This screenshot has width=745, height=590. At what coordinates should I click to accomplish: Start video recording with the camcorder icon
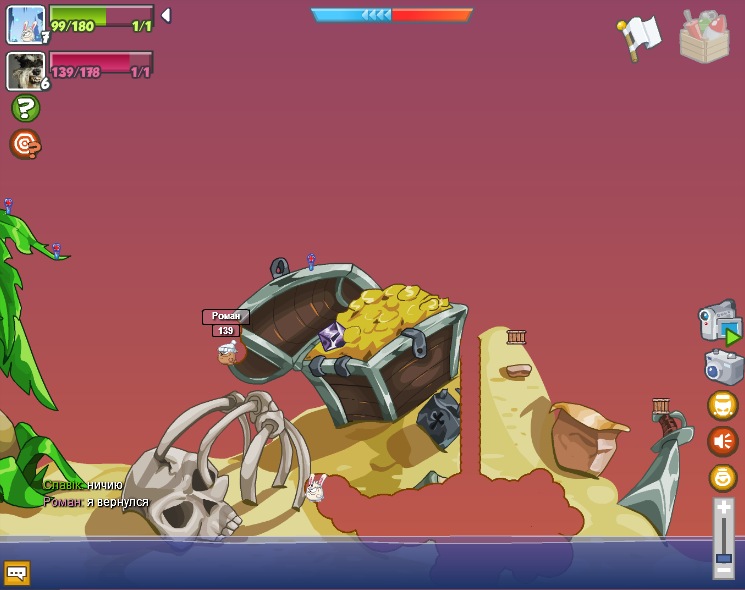[x=718, y=322]
